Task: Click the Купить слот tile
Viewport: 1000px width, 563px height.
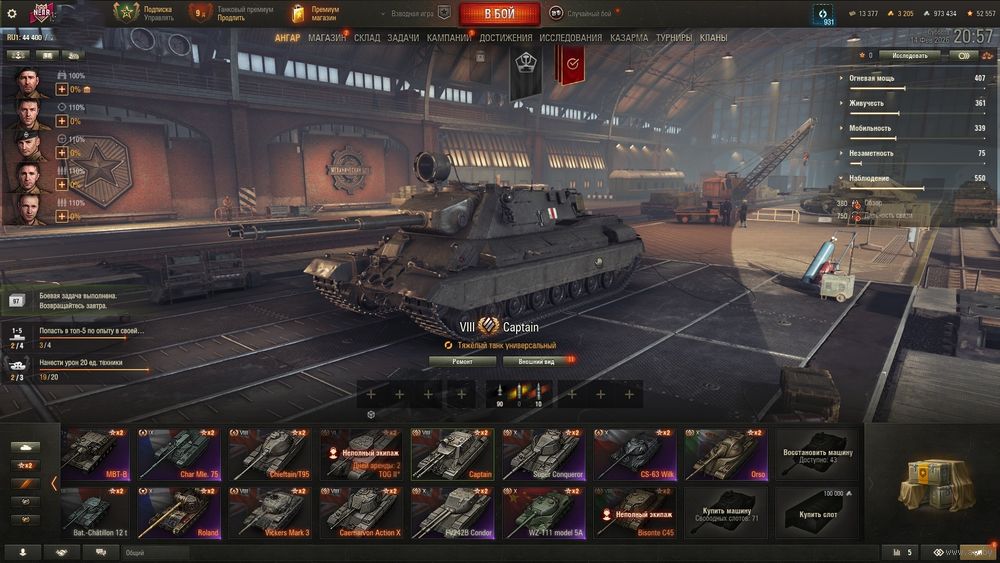Action: coord(816,513)
